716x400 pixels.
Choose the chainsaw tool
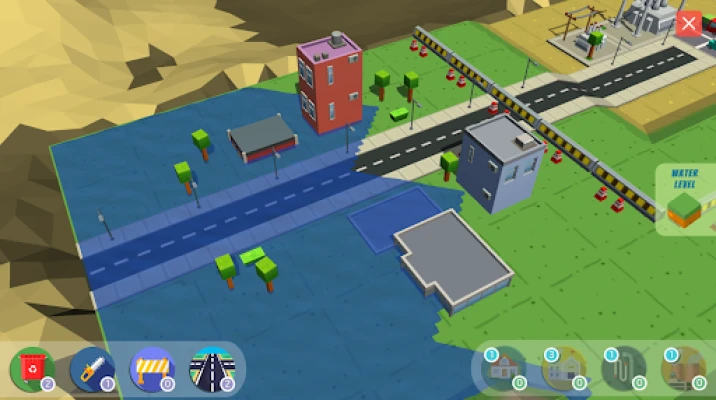(x=92, y=368)
